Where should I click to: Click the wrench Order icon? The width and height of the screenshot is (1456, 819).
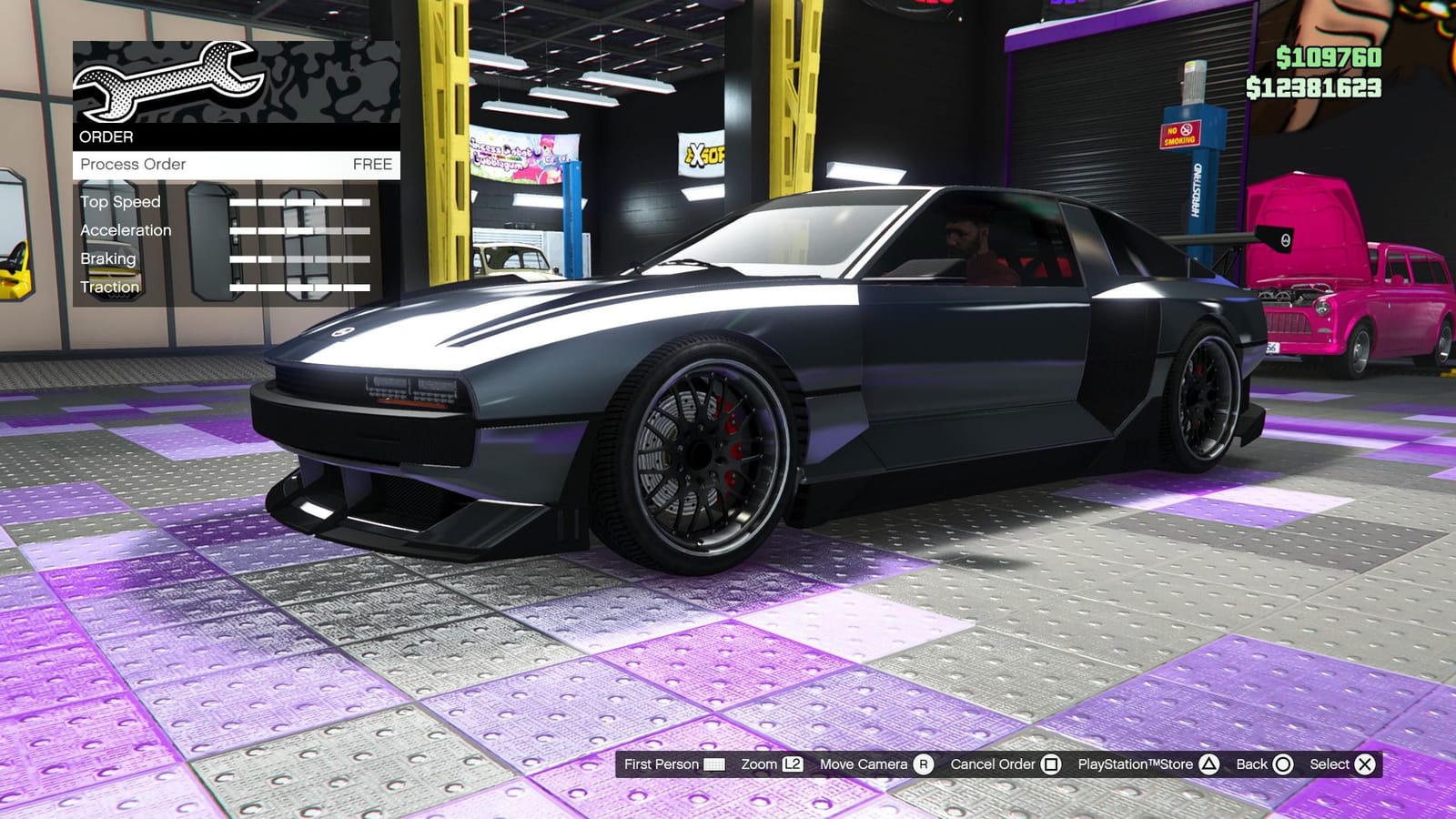tap(168, 82)
